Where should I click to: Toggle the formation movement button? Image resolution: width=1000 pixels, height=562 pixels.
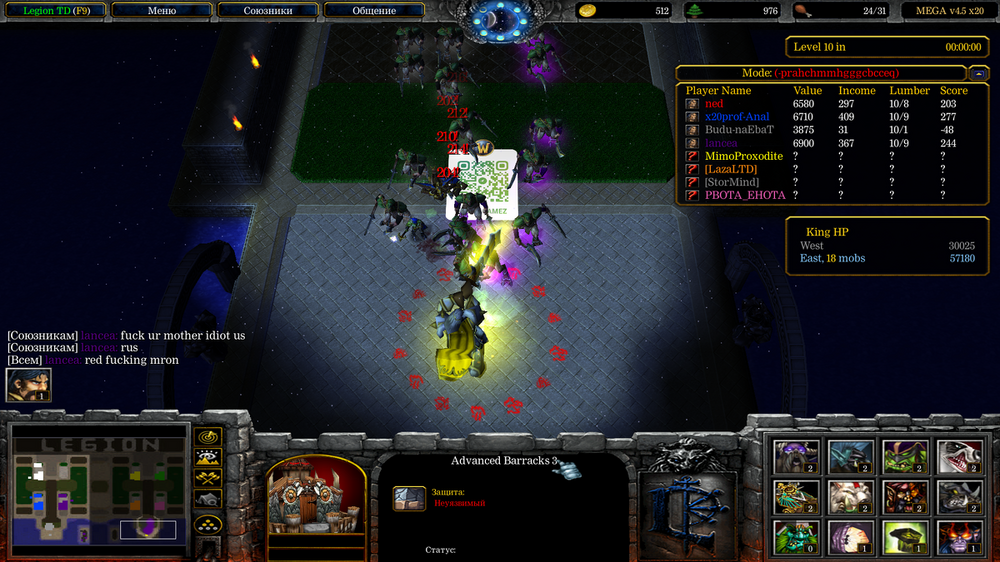coord(208,524)
